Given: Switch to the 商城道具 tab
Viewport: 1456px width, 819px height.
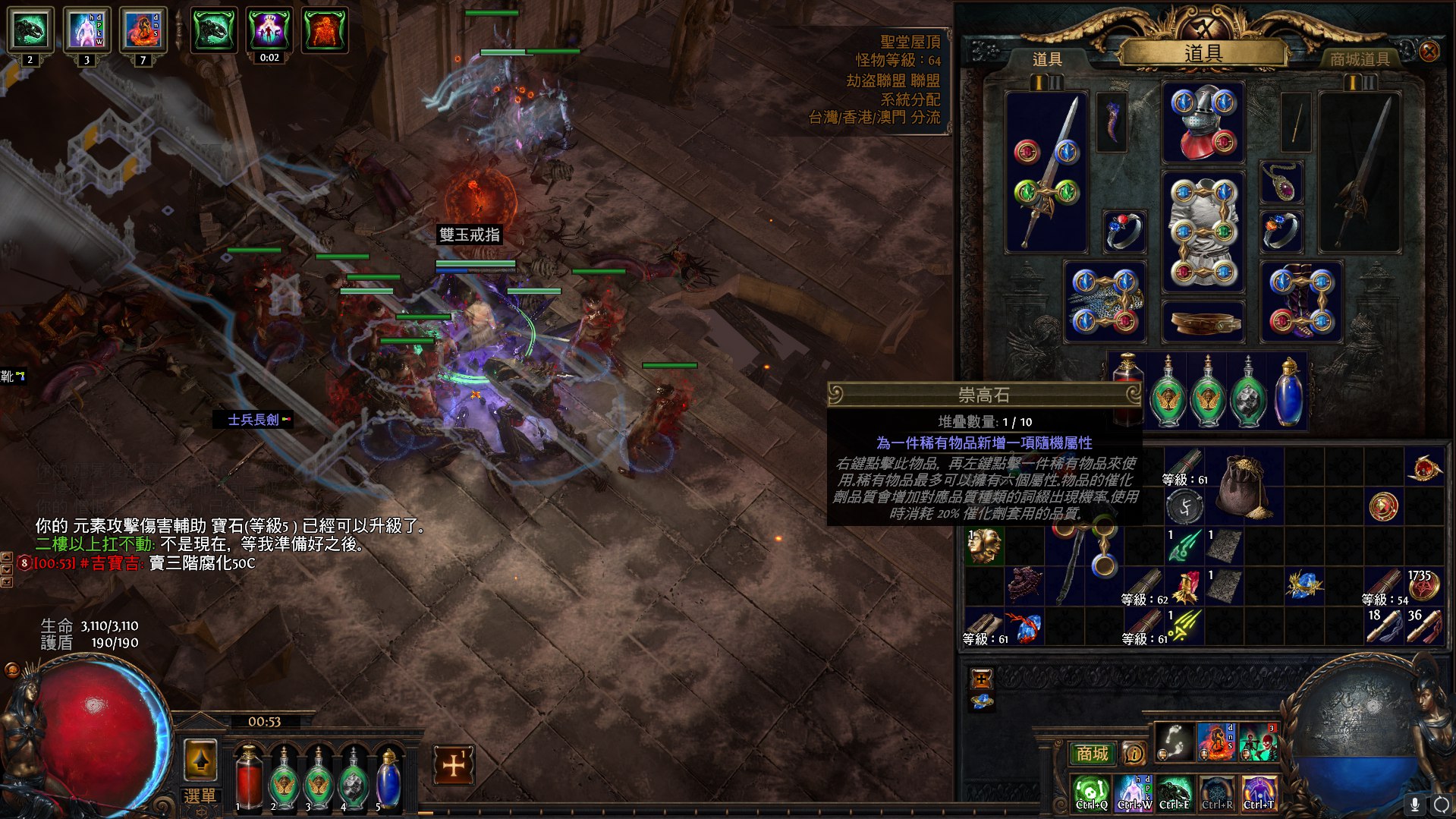Looking at the screenshot, I should [x=1359, y=59].
